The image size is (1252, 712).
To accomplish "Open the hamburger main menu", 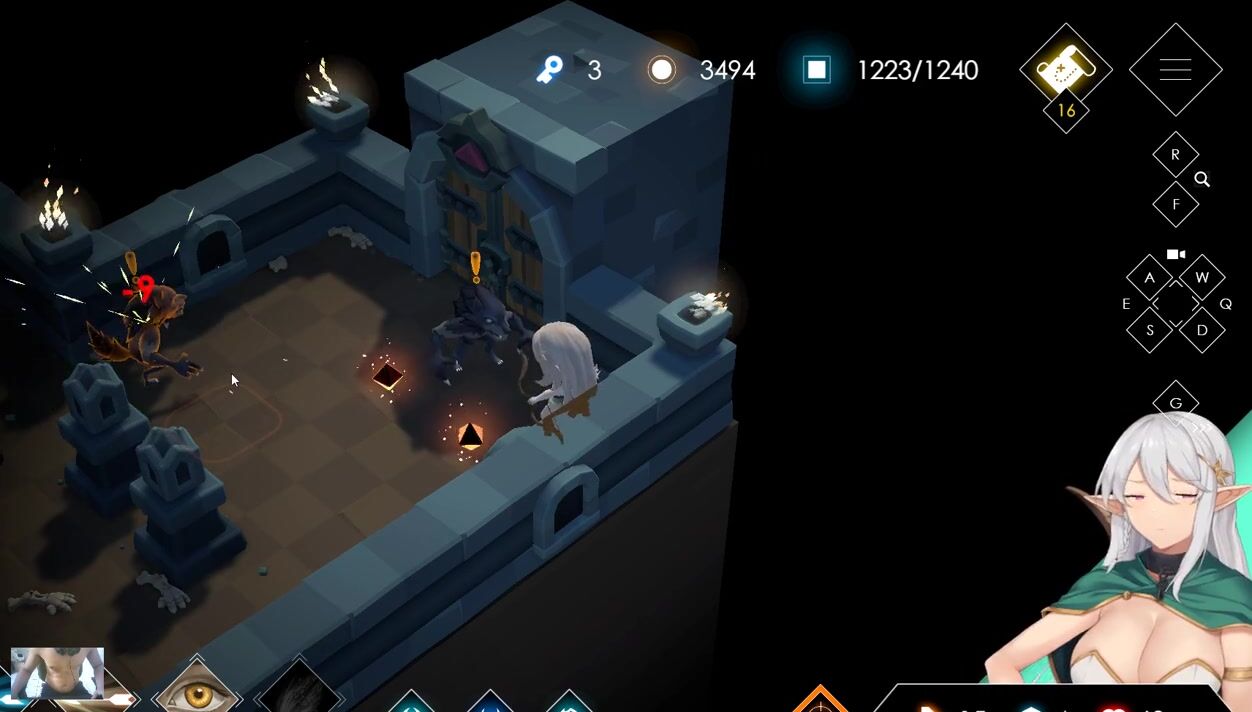I will (x=1175, y=70).
